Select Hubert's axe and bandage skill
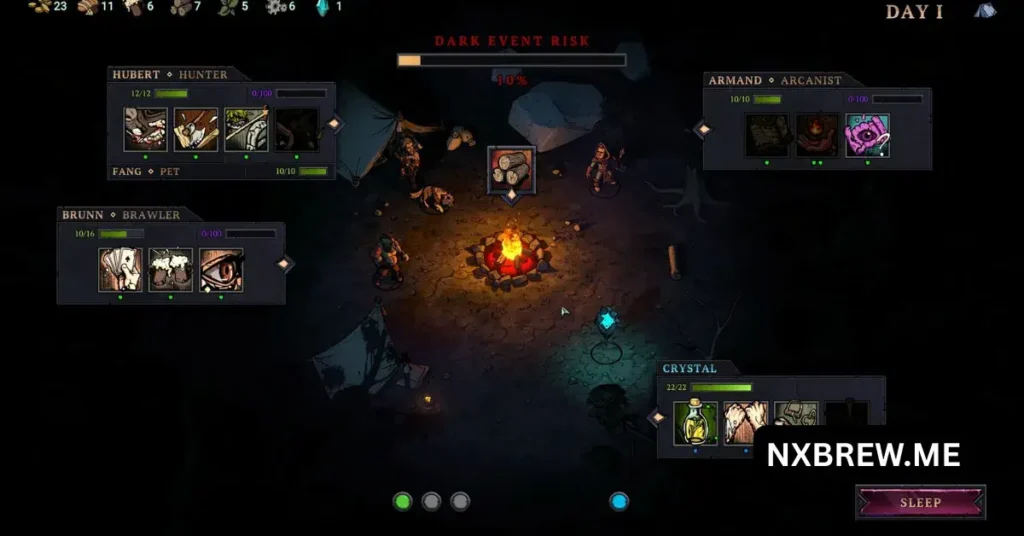 [x=196, y=129]
